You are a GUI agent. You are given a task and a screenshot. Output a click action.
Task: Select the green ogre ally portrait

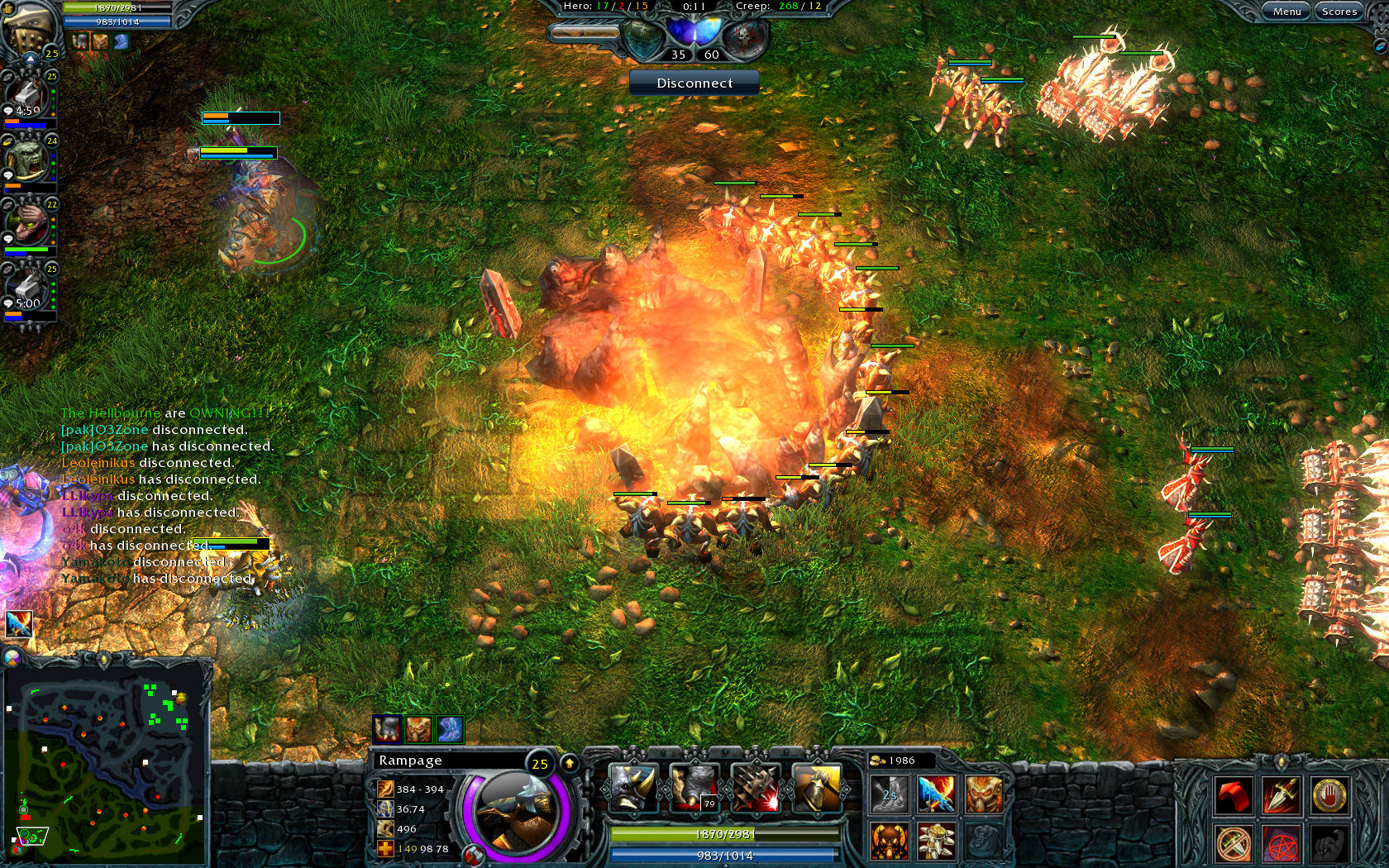[27, 159]
